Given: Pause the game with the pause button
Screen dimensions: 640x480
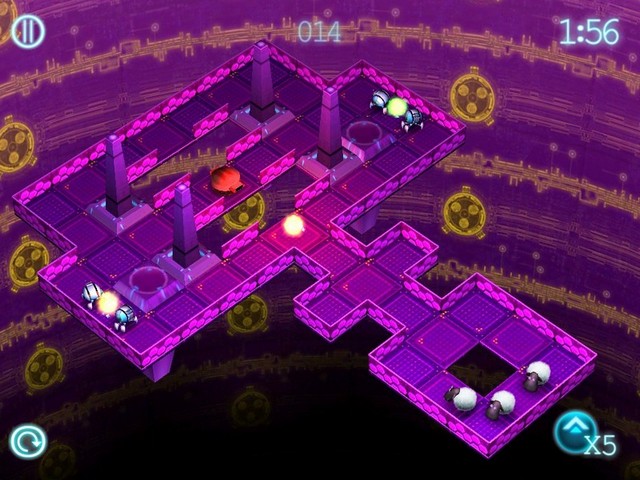Looking at the screenshot, I should point(27,31).
